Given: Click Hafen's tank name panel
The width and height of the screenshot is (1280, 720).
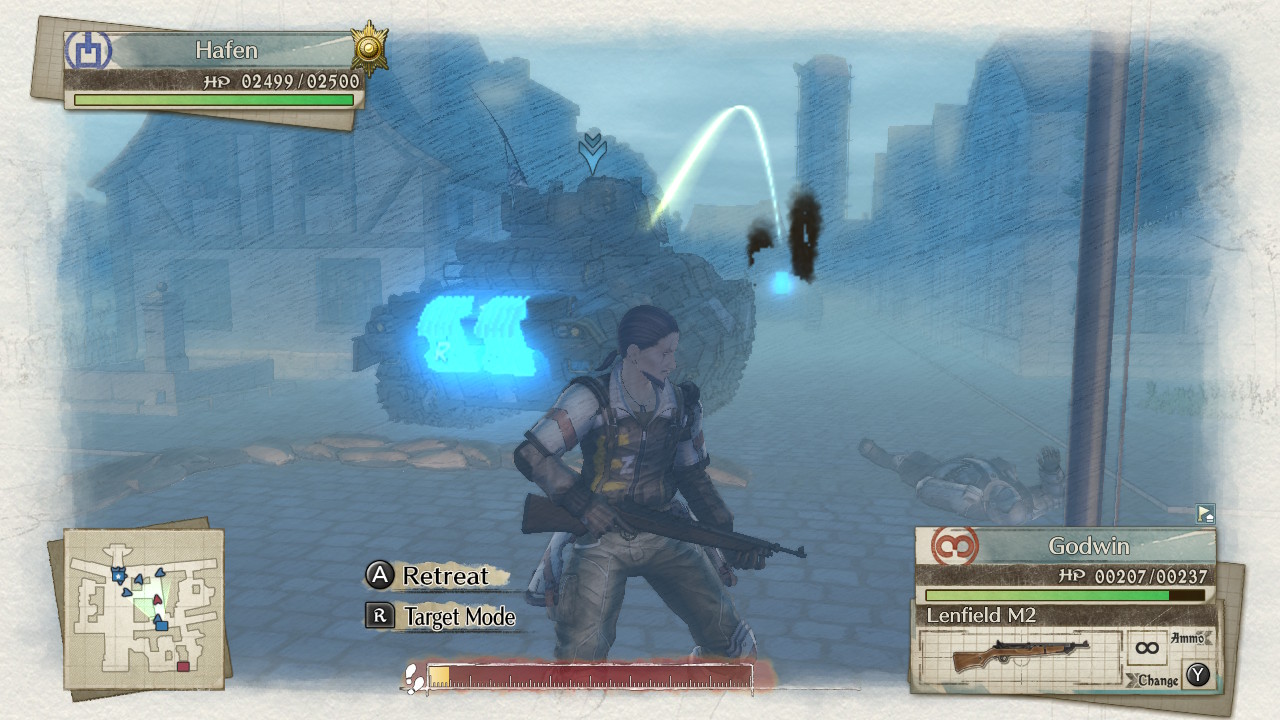Looking at the screenshot, I should click(226, 50).
